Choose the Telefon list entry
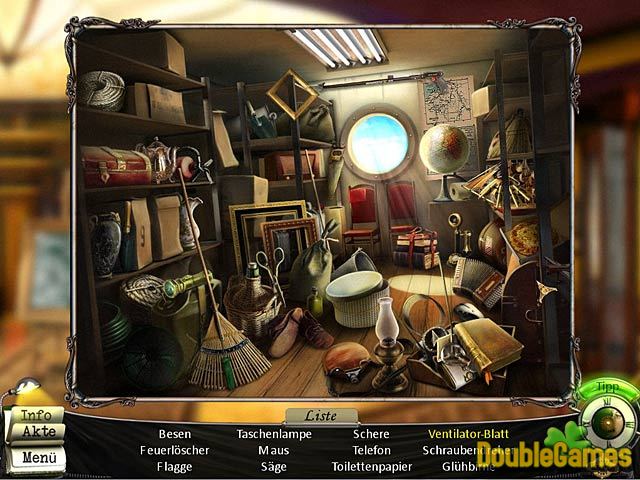 point(371,450)
